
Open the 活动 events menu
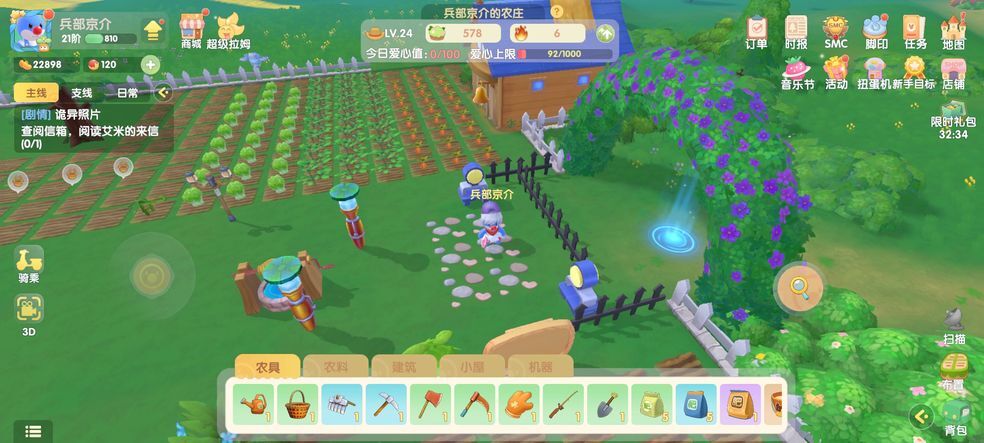[836, 72]
